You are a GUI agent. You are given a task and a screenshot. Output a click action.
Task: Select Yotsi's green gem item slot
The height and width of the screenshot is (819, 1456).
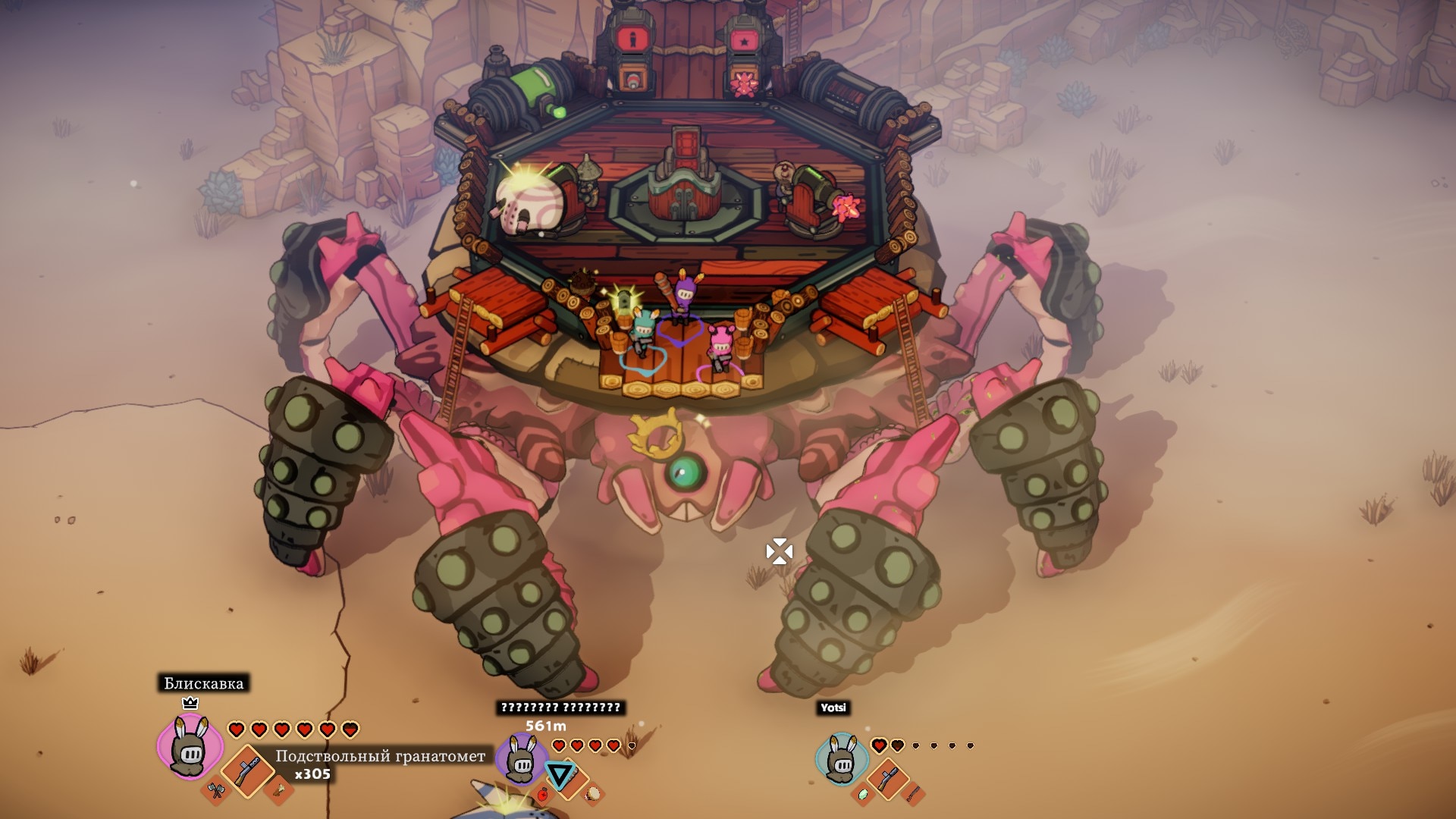coord(862,794)
